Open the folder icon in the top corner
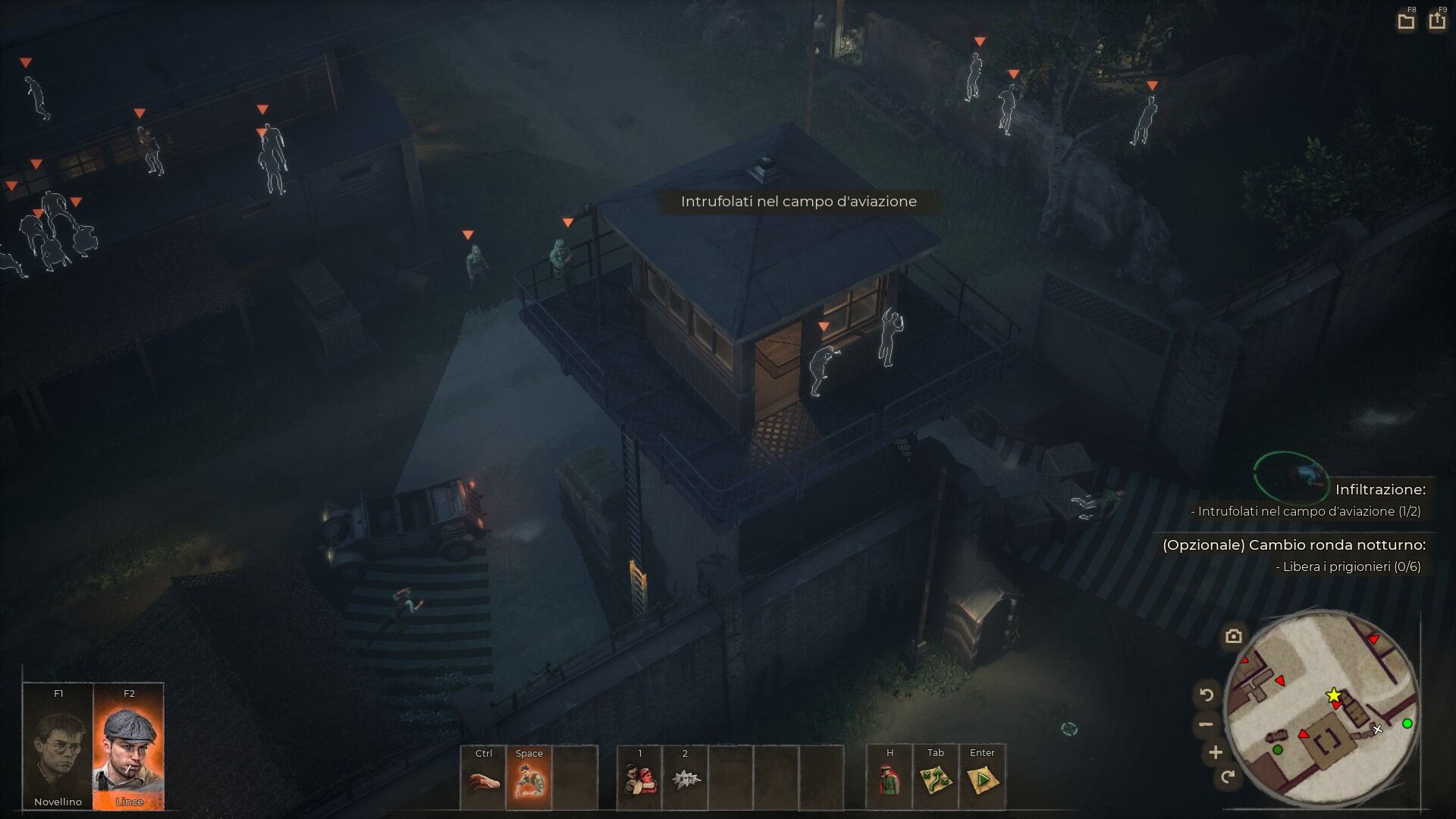Screen dimensions: 1456x819 (1406, 21)
